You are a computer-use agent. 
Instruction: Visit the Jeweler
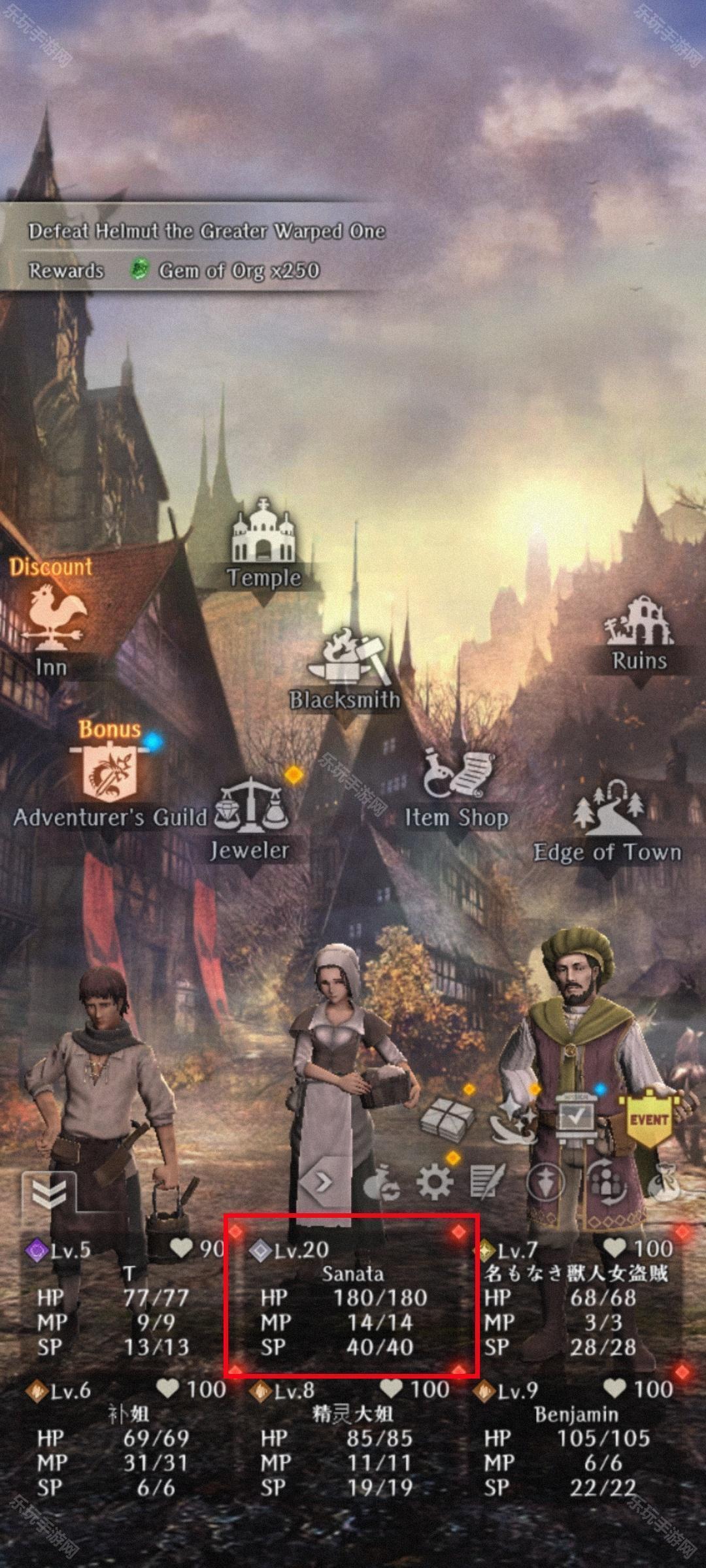[250, 820]
